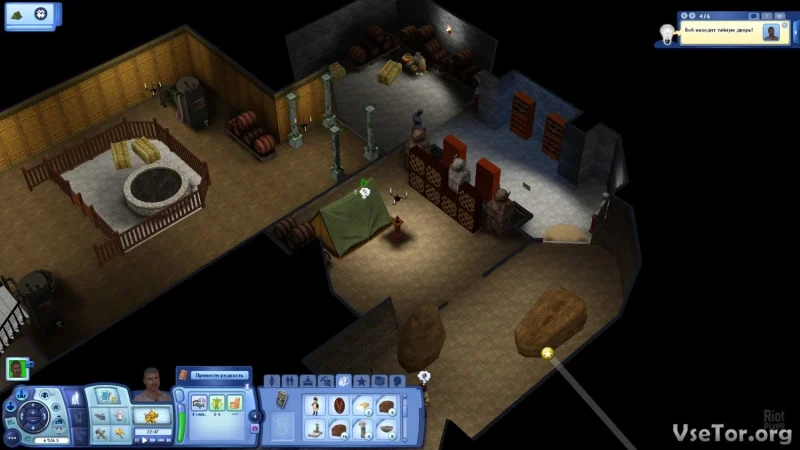800x450 pixels.
Task: Select the active Sim portrait thumbnail
Action: tap(17, 368)
